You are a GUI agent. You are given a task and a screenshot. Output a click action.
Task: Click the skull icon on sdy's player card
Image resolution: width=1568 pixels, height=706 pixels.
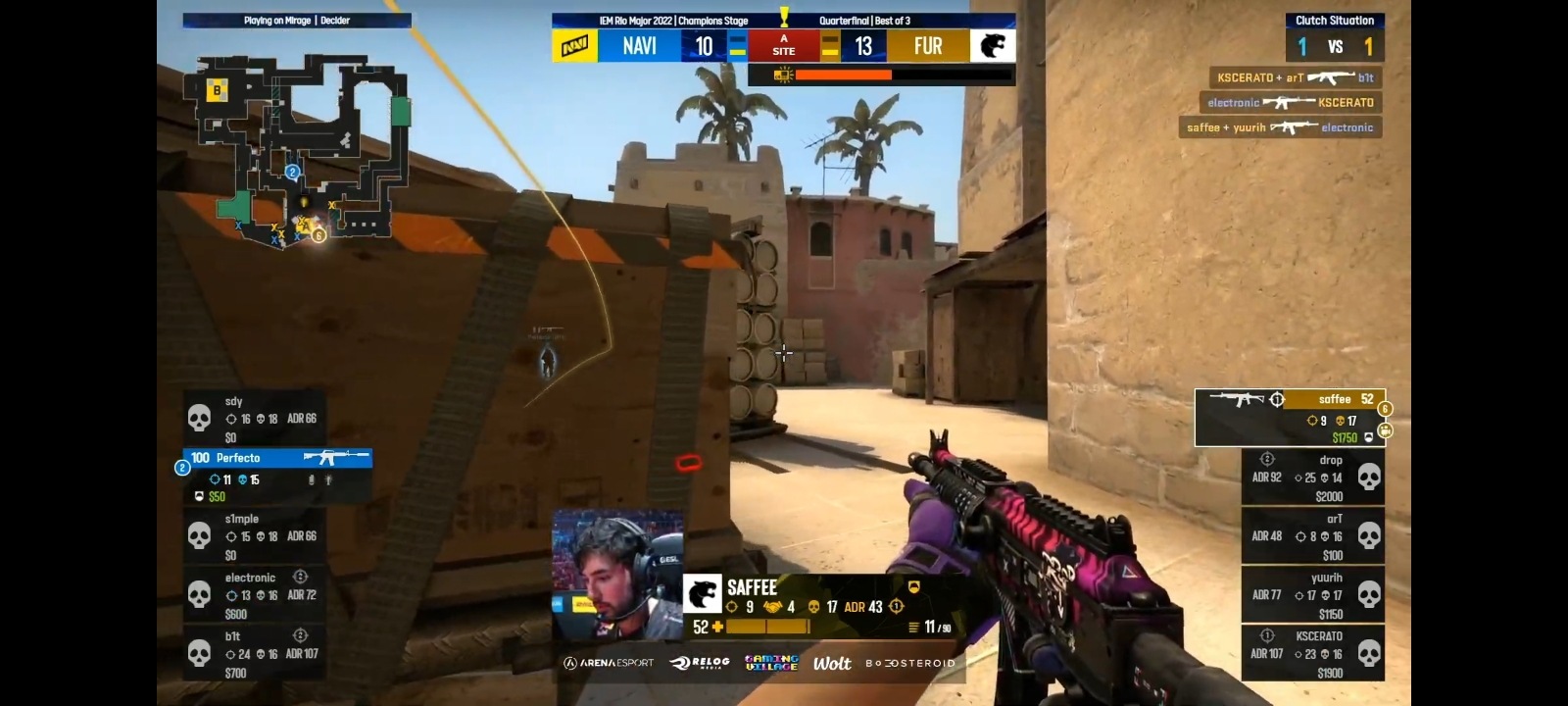pos(201,417)
